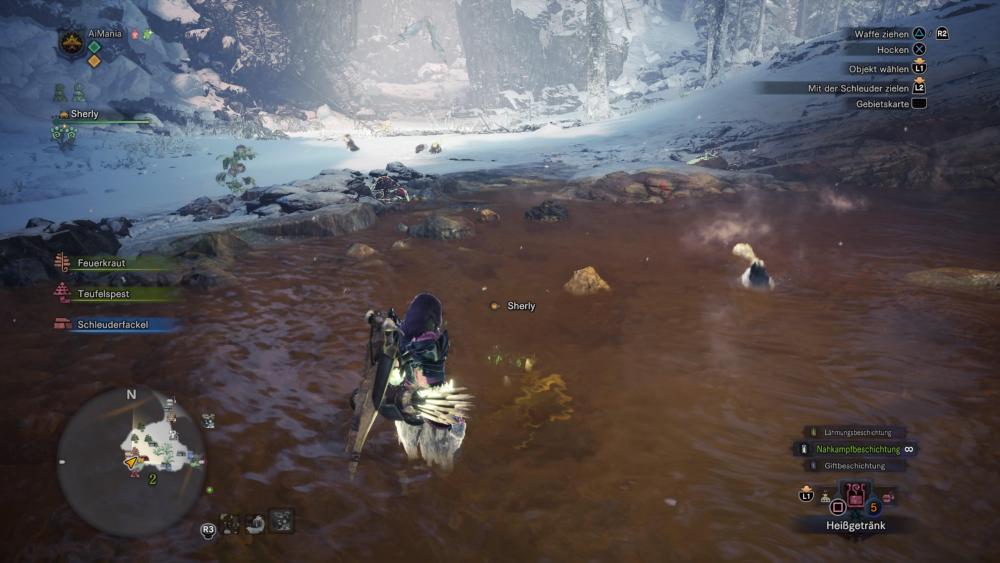Select the Heißgetränk item slot
The height and width of the screenshot is (563, 1000).
point(855,494)
